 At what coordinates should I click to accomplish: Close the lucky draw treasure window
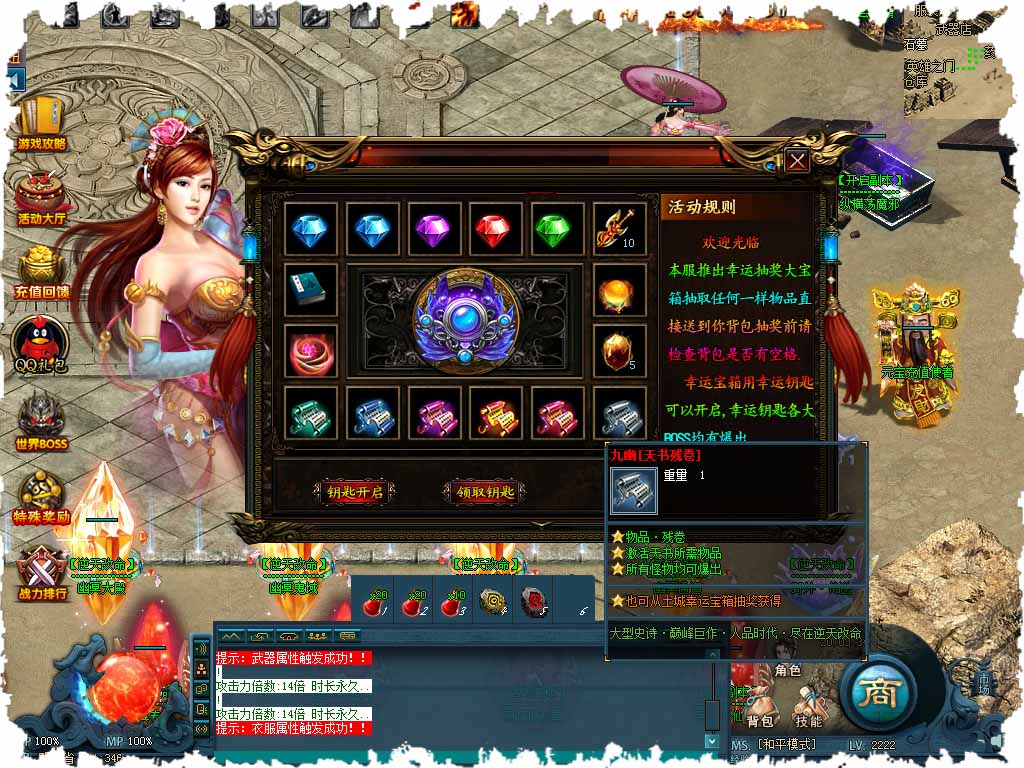click(x=796, y=161)
